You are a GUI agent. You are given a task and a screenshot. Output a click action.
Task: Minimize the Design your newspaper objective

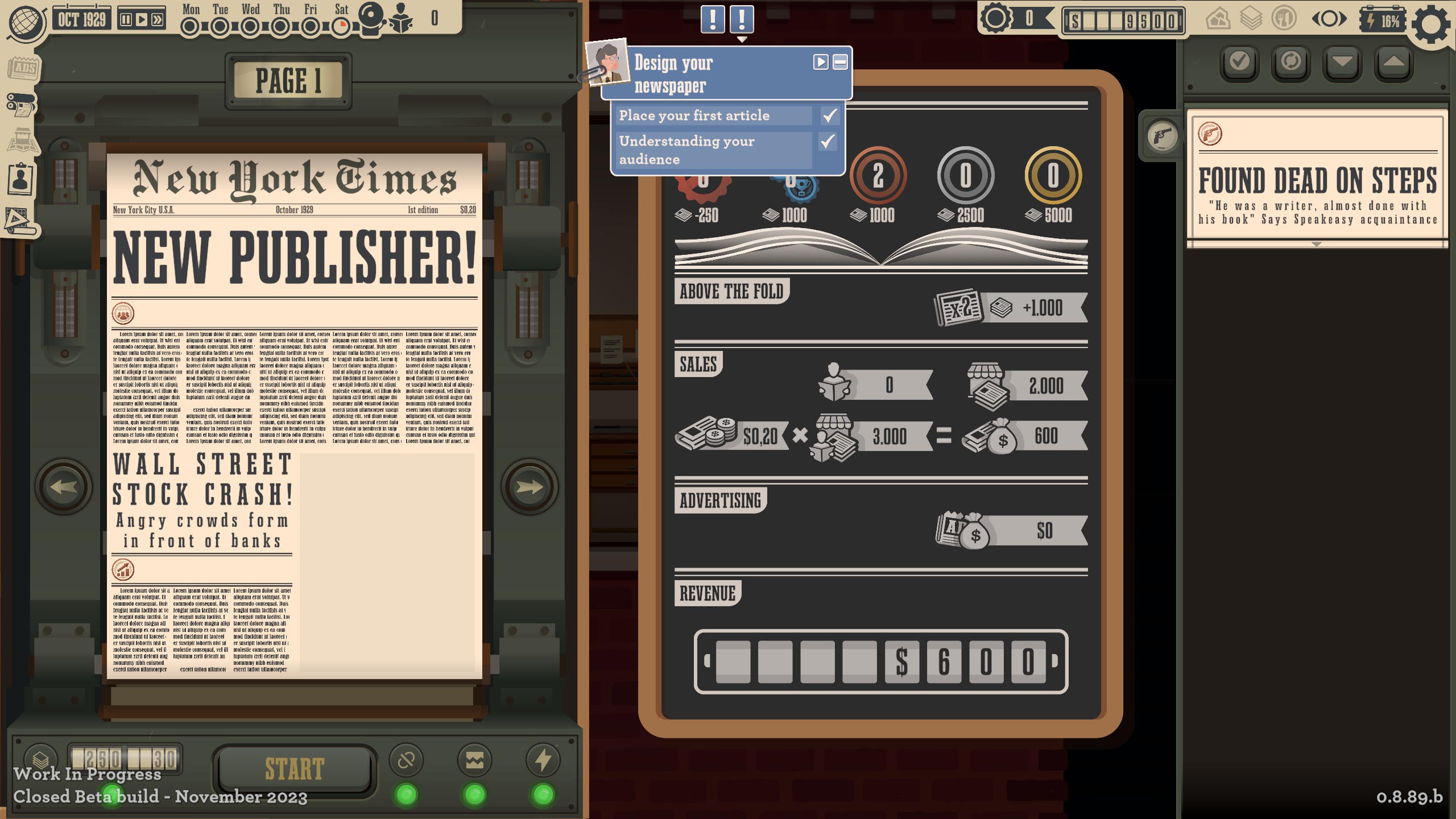[x=840, y=62]
